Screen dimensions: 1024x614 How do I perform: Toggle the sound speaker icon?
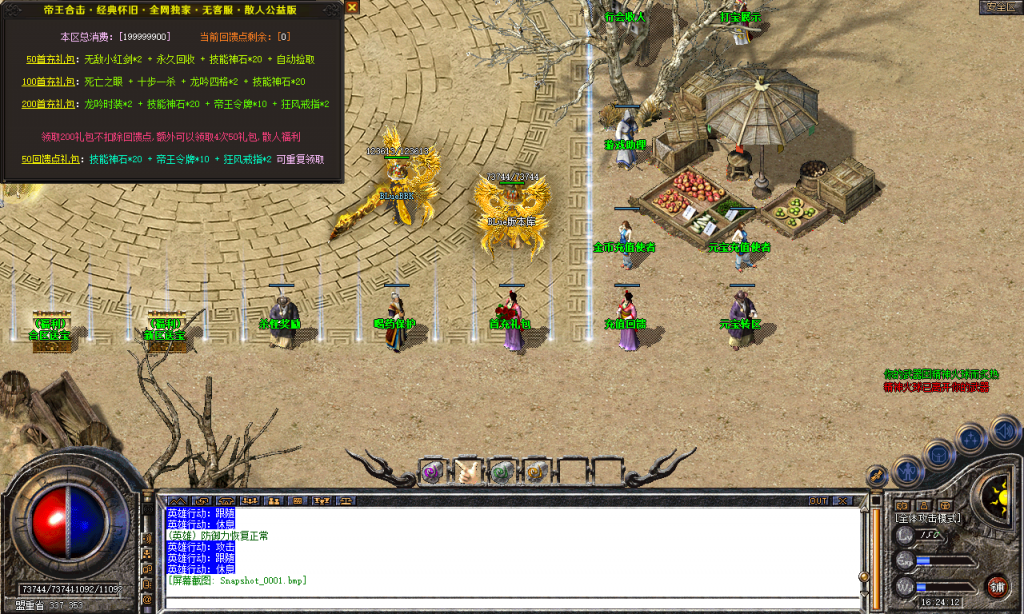(x=1002, y=431)
